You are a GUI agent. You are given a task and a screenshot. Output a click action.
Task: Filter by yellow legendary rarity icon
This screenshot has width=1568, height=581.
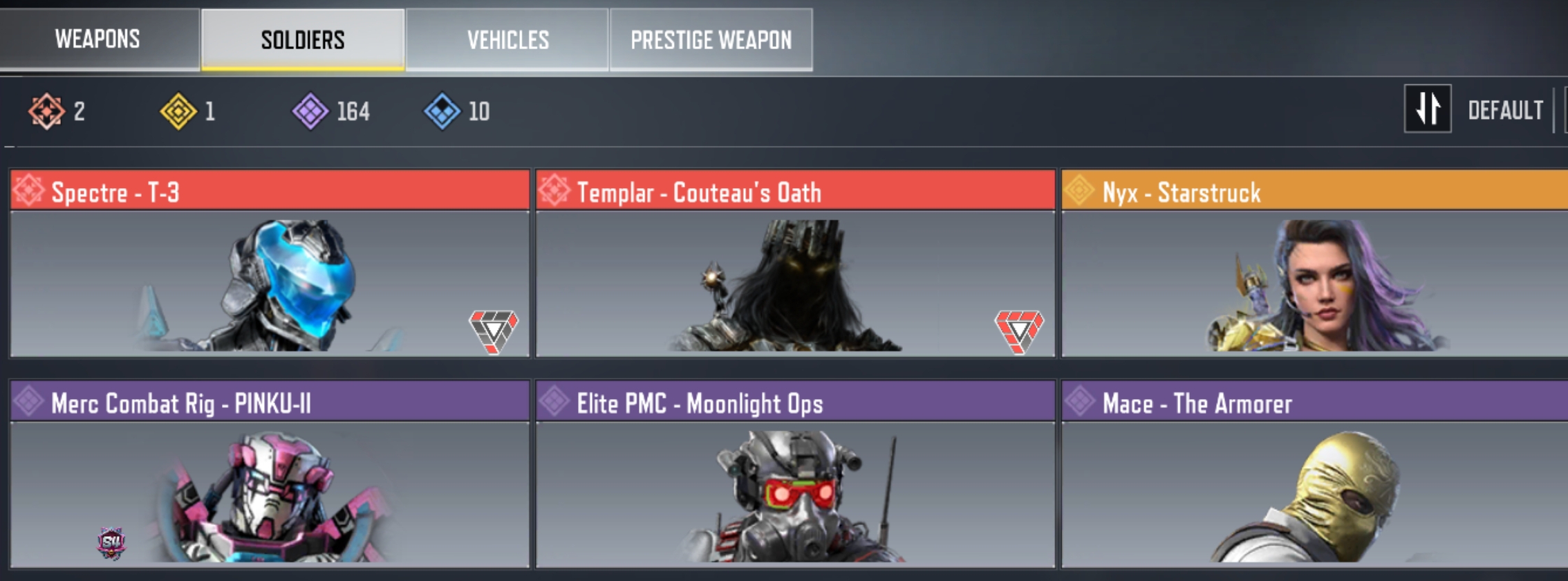(178, 111)
